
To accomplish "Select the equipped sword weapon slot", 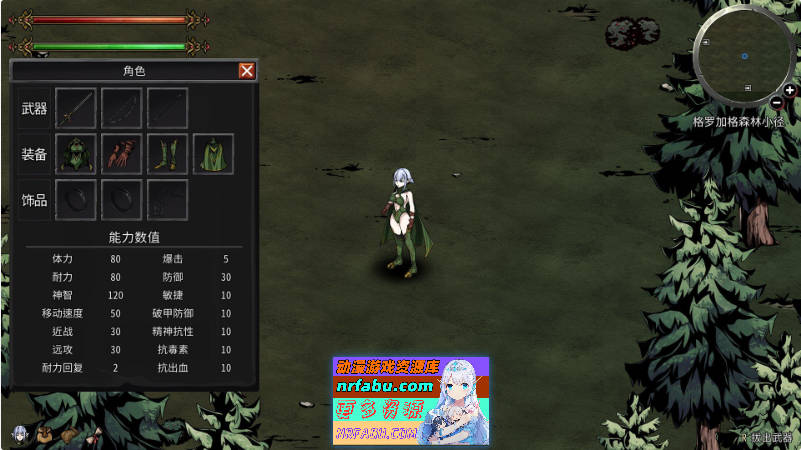I will click(76, 107).
